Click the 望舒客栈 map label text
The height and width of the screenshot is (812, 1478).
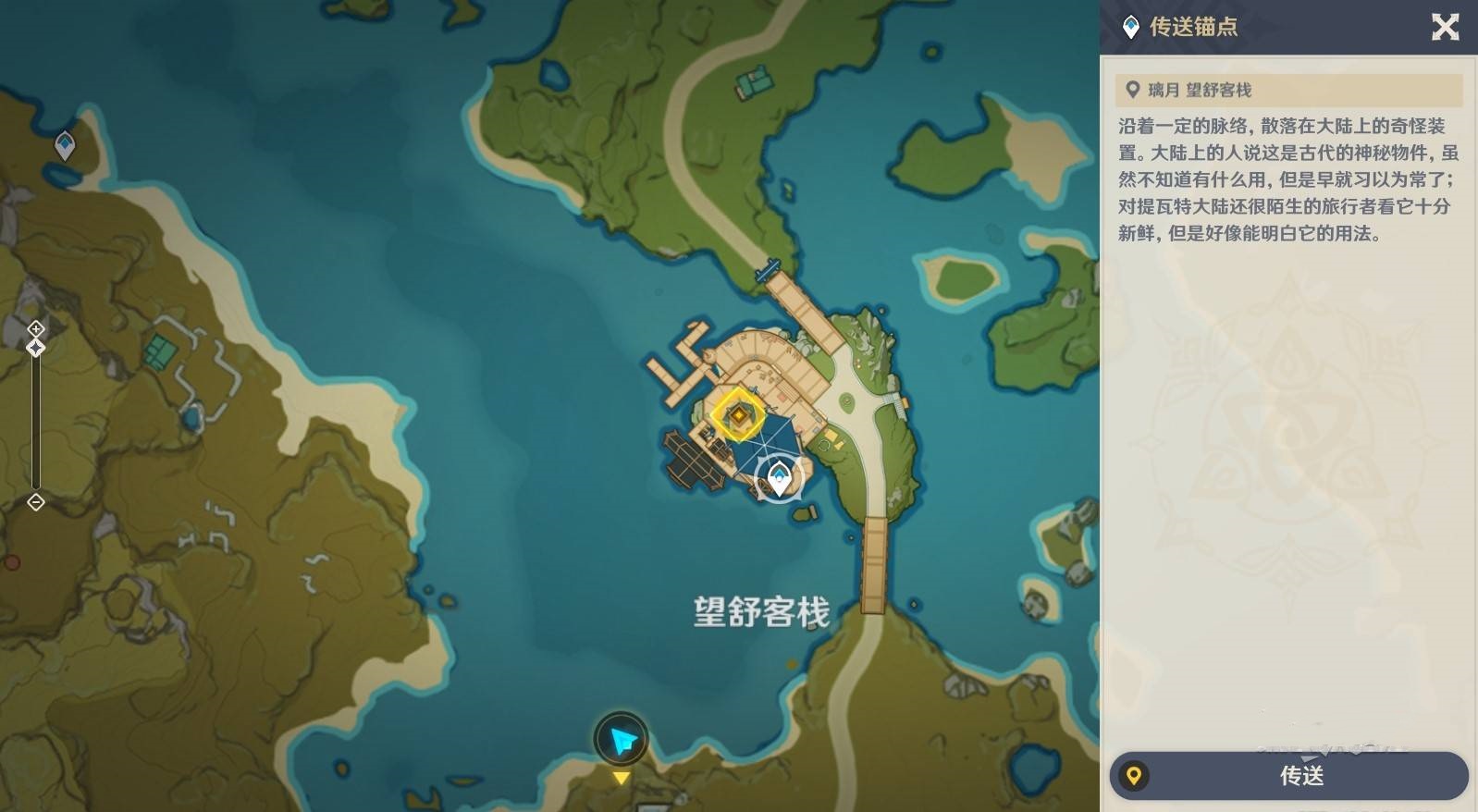[760, 610]
